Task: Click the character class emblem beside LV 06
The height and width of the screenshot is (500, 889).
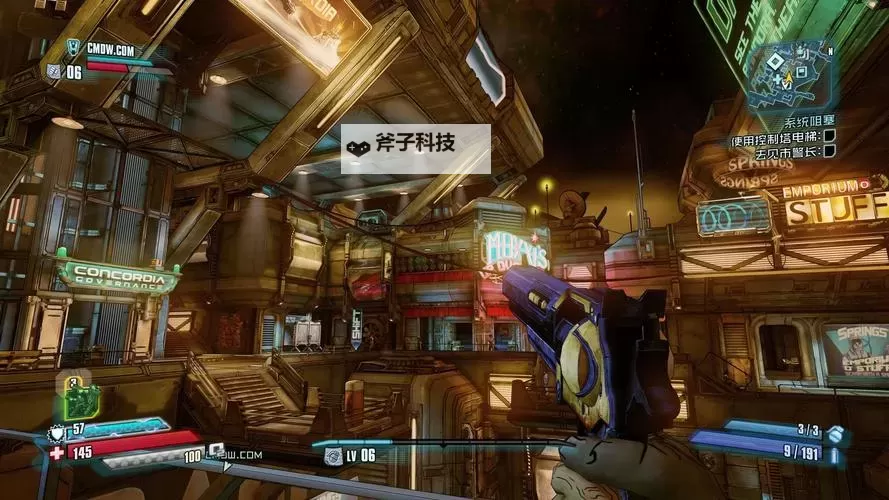Action: 332,456
